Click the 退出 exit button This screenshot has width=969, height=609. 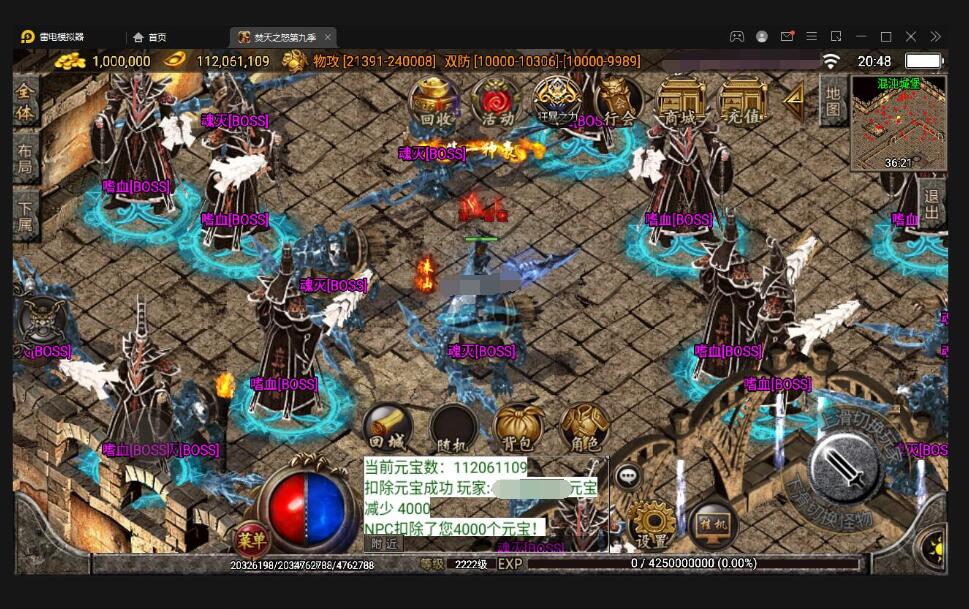pos(932,205)
